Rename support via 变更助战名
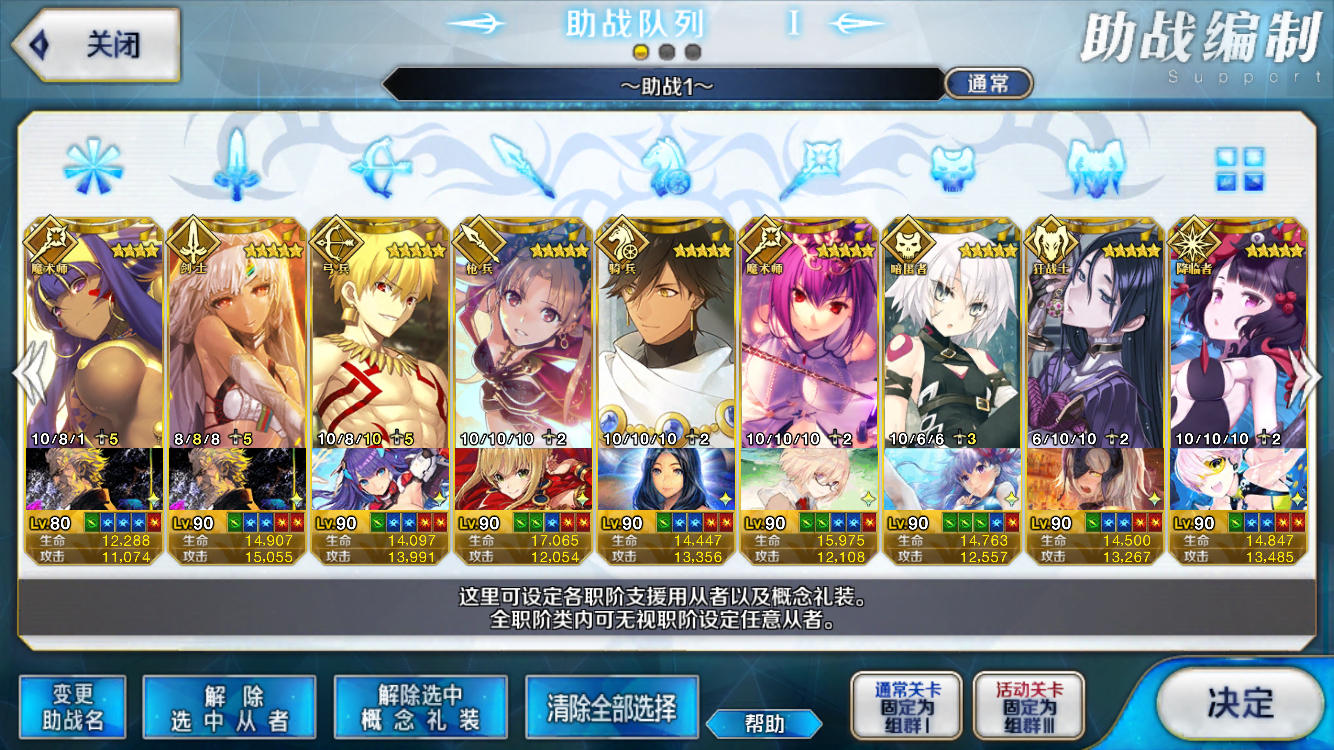Image resolution: width=1334 pixels, height=750 pixels. tap(72, 707)
